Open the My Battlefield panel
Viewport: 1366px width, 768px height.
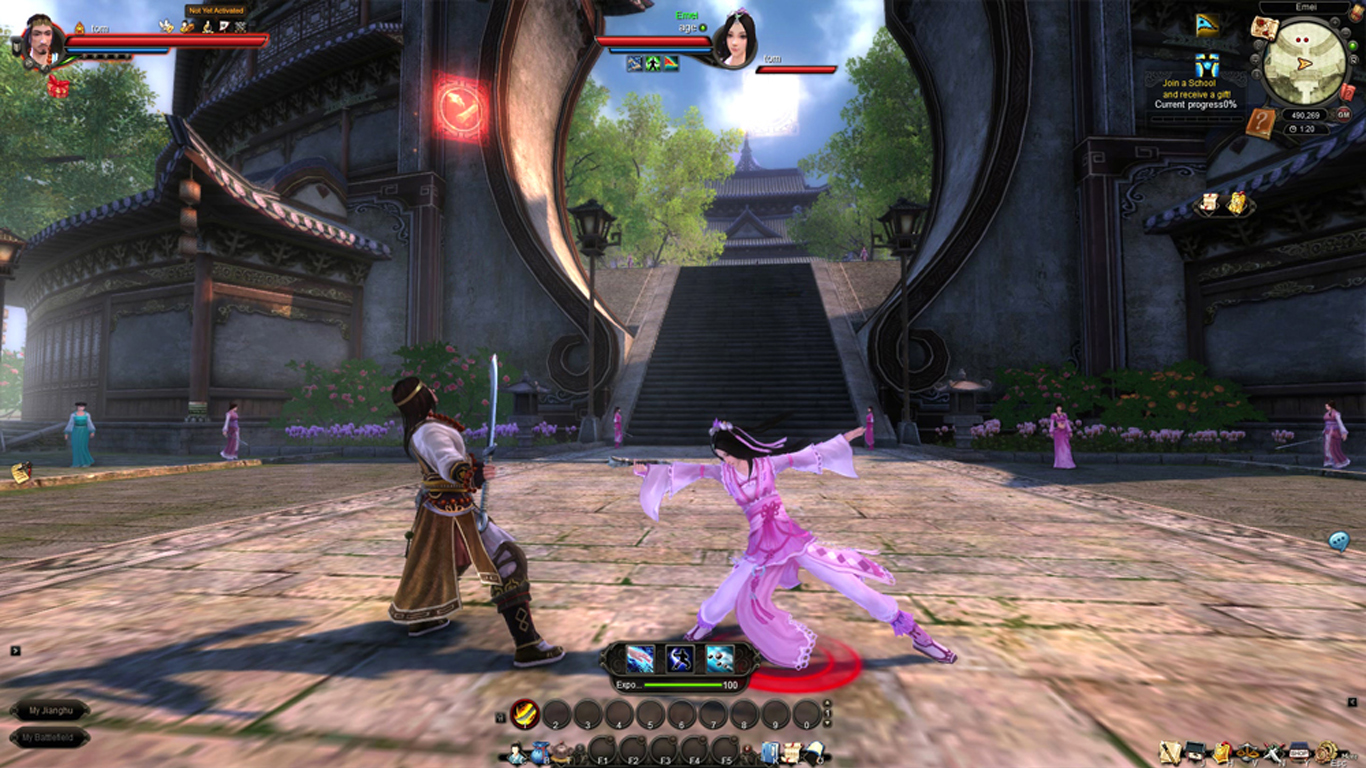point(50,738)
